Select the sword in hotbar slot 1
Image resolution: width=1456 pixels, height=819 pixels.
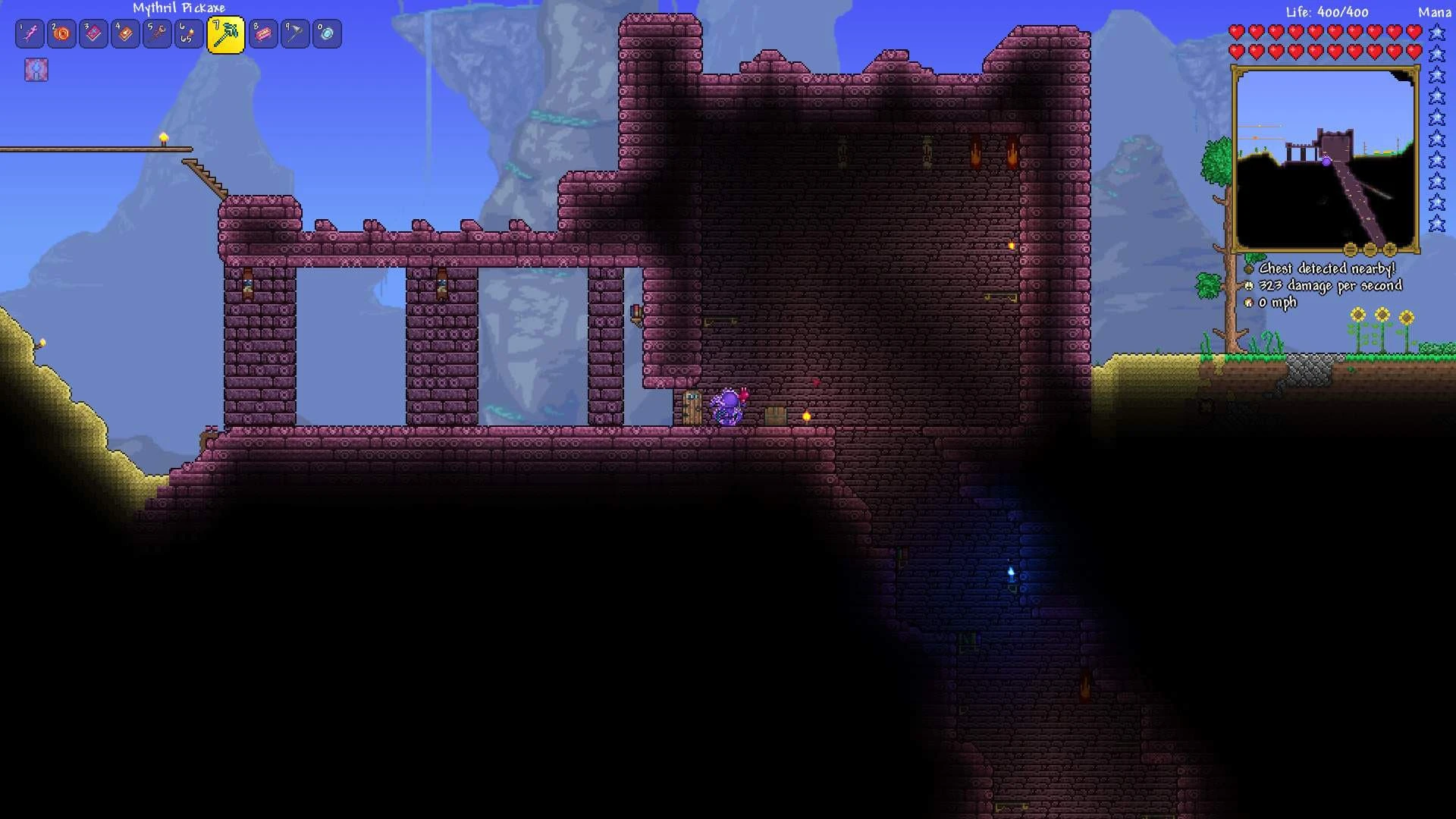click(x=29, y=33)
